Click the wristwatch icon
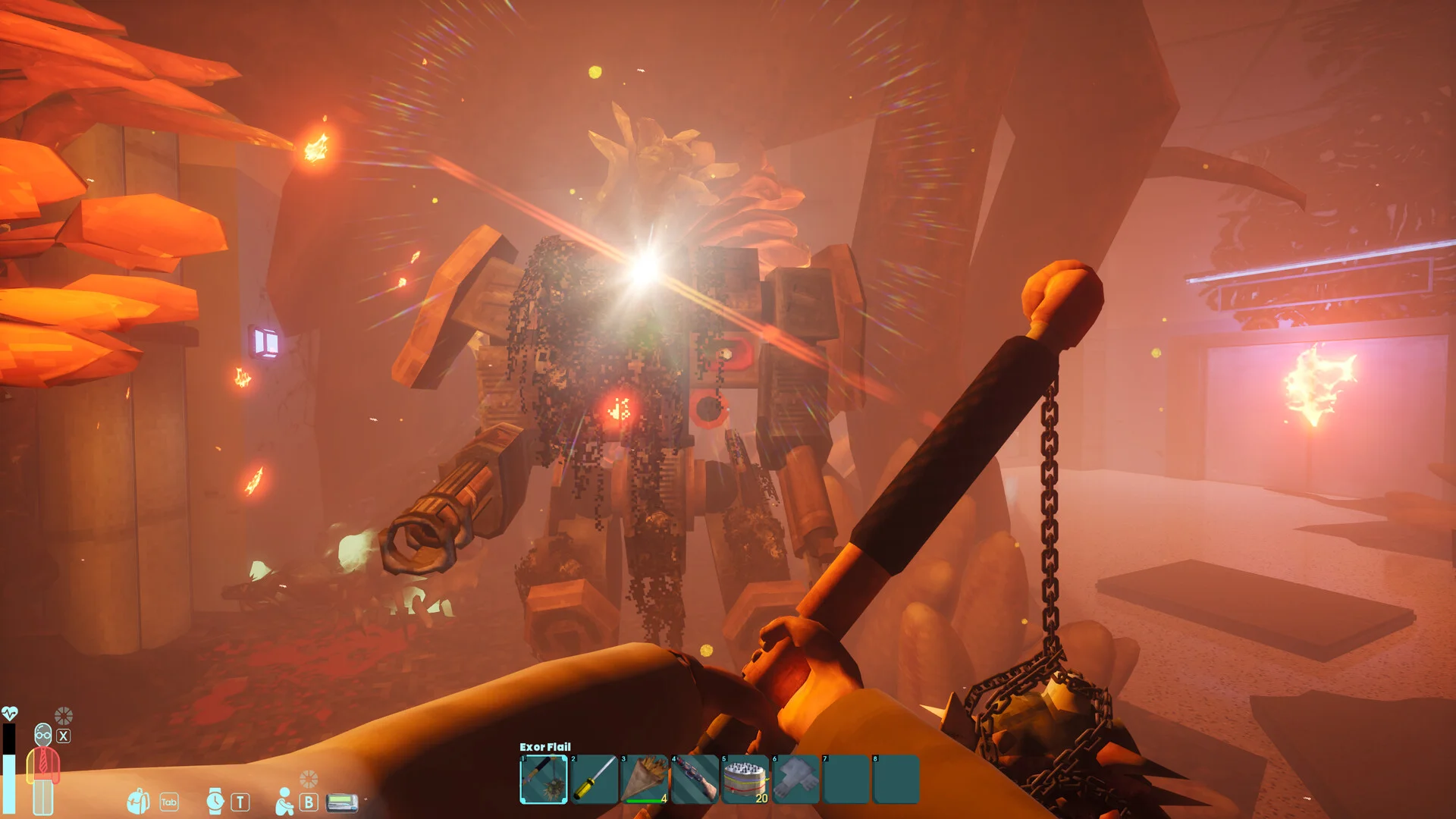Image resolution: width=1456 pixels, height=819 pixels. coord(215,801)
